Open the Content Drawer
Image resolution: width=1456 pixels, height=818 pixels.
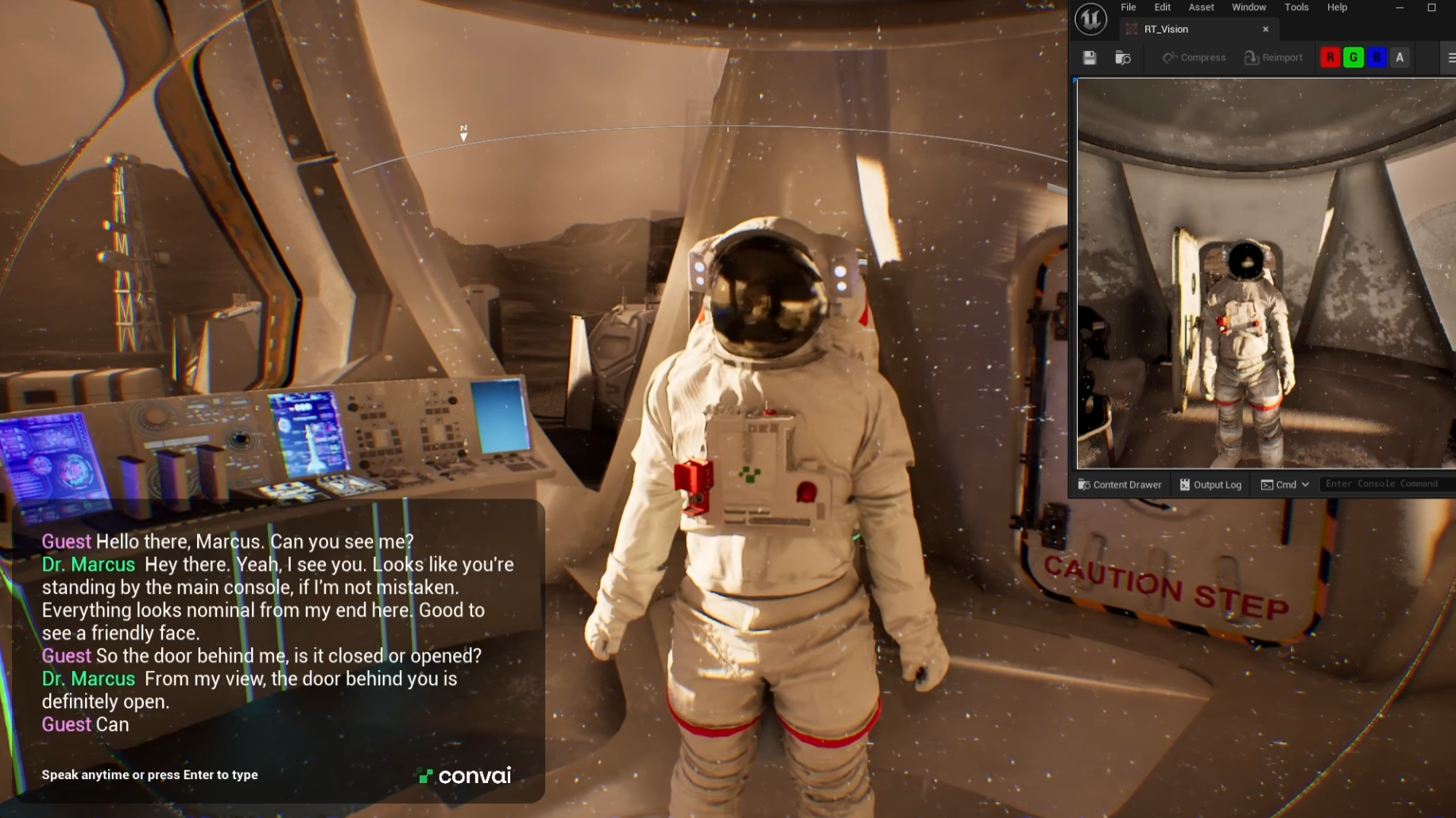tap(1120, 485)
